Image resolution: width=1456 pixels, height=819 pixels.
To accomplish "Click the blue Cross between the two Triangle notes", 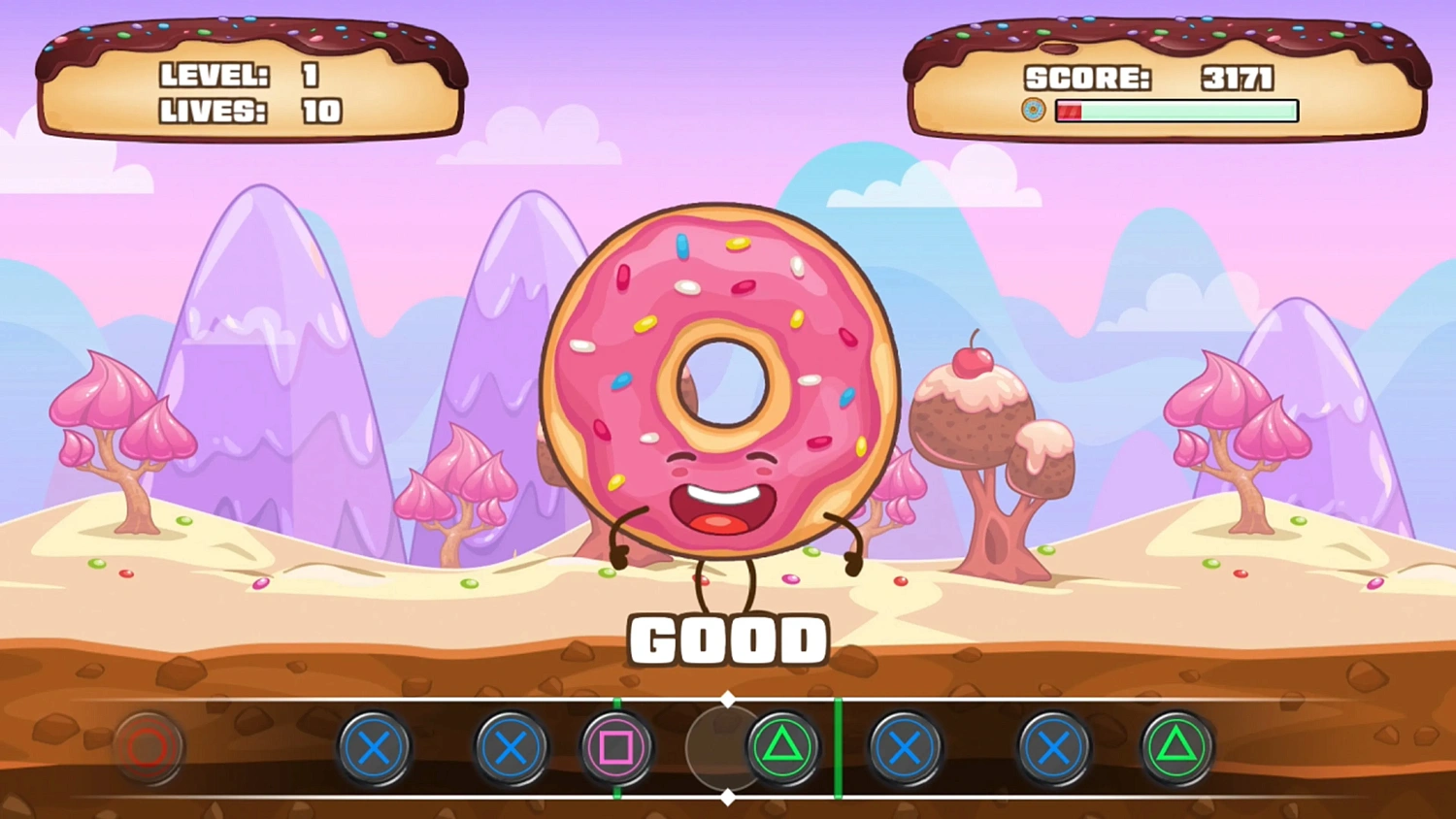I will pos(1052,747).
